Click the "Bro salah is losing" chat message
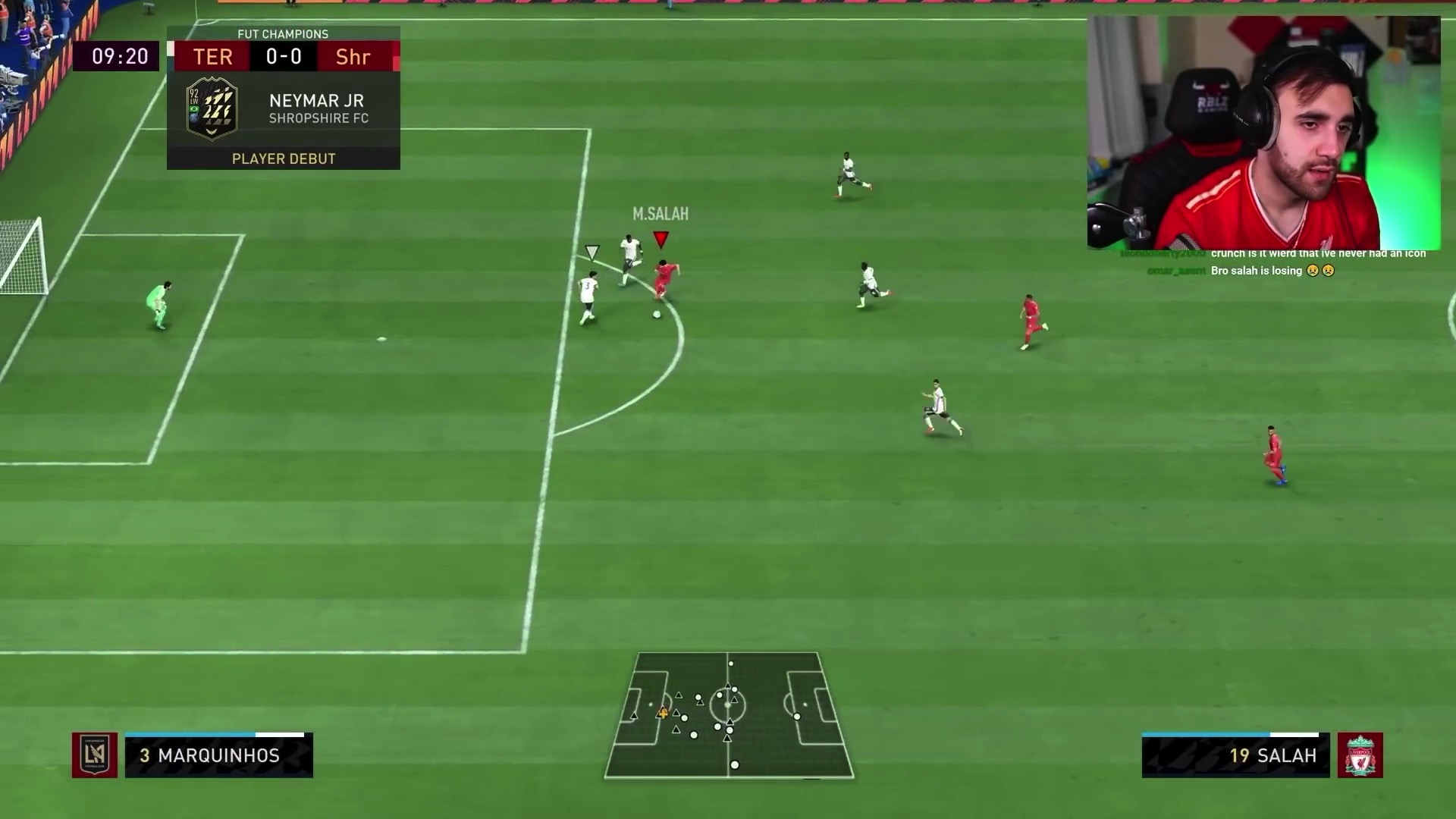Image resolution: width=1456 pixels, height=819 pixels. 1272,271
